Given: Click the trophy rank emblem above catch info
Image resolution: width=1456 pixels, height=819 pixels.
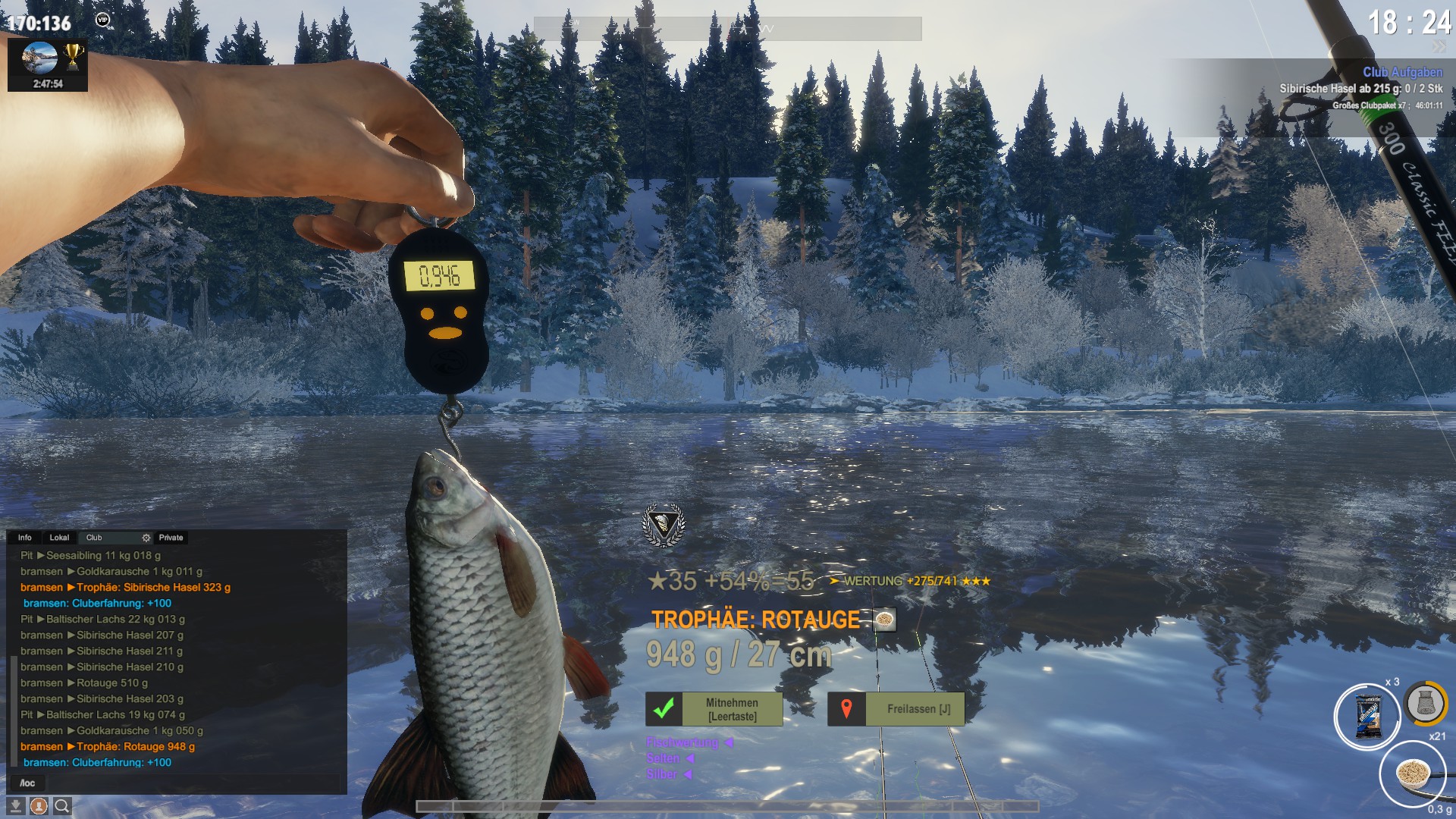Looking at the screenshot, I should tap(664, 525).
